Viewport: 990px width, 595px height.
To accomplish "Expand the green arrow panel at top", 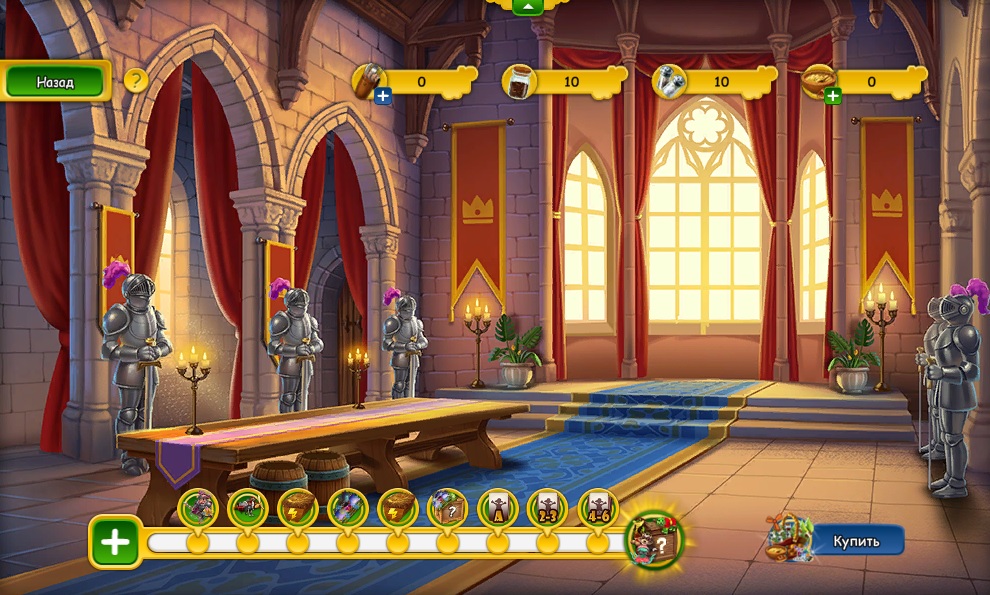I will [527, 6].
